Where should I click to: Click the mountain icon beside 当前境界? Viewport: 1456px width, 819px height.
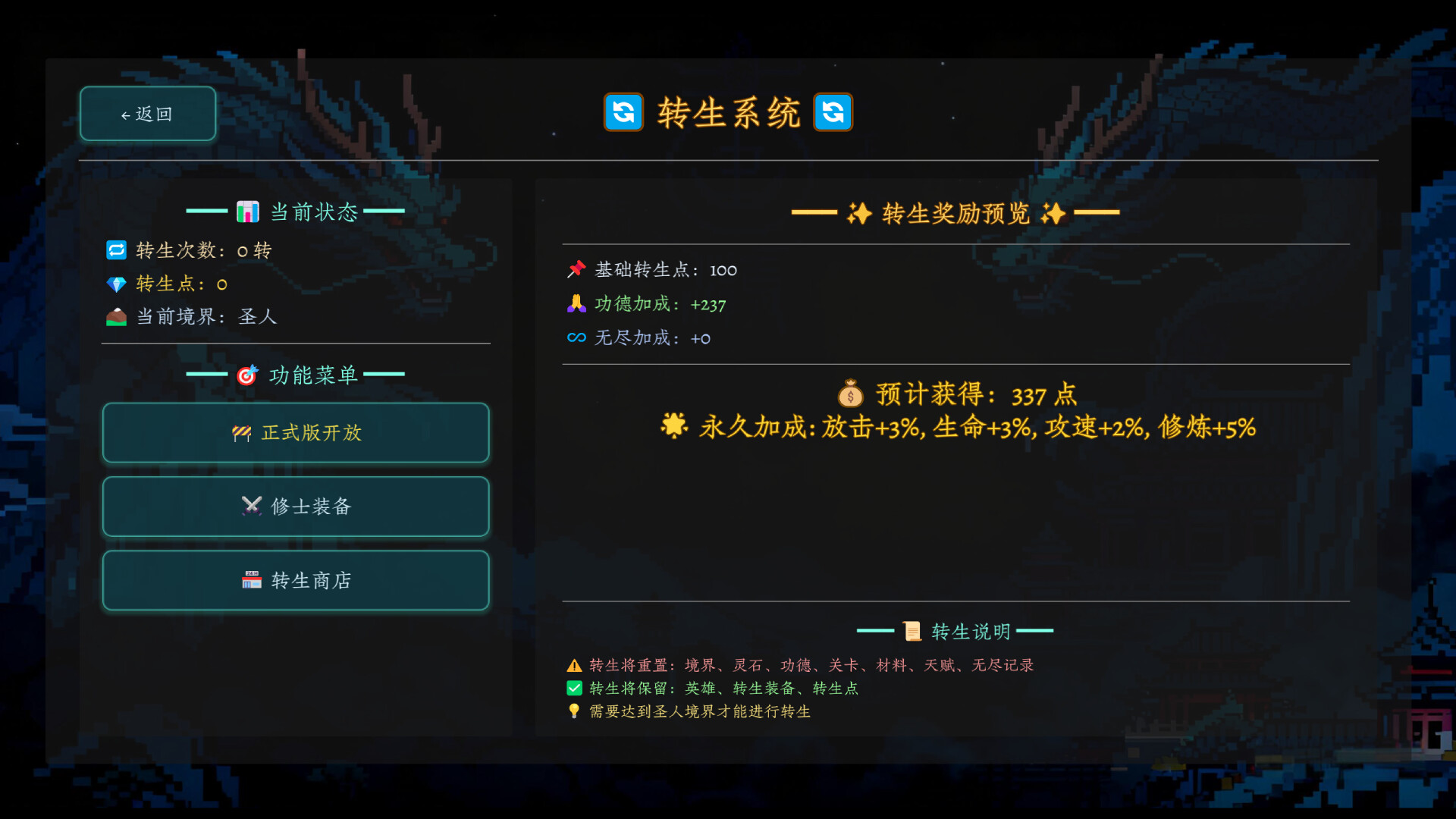115,318
